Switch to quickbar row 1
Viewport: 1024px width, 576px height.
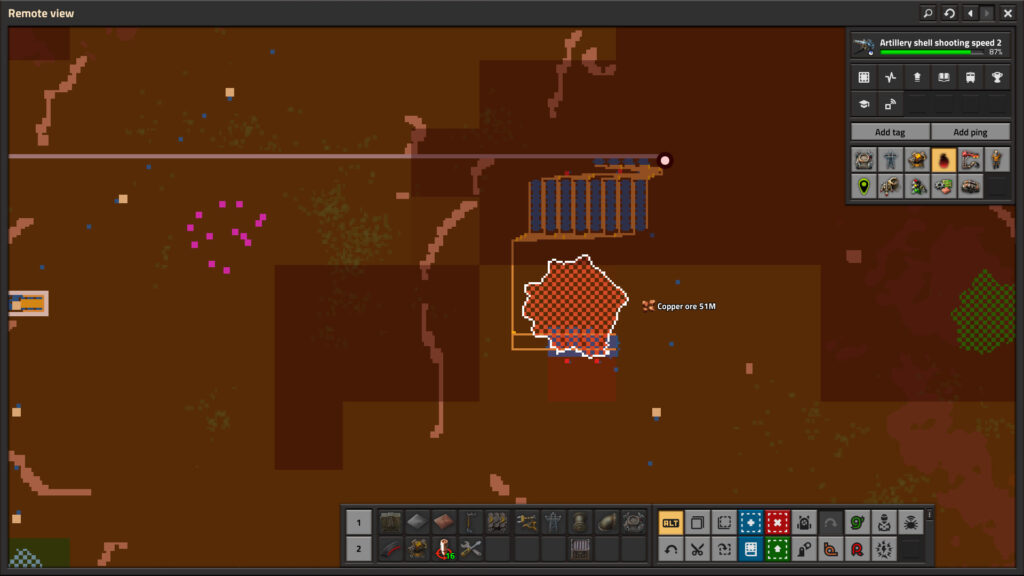359,522
